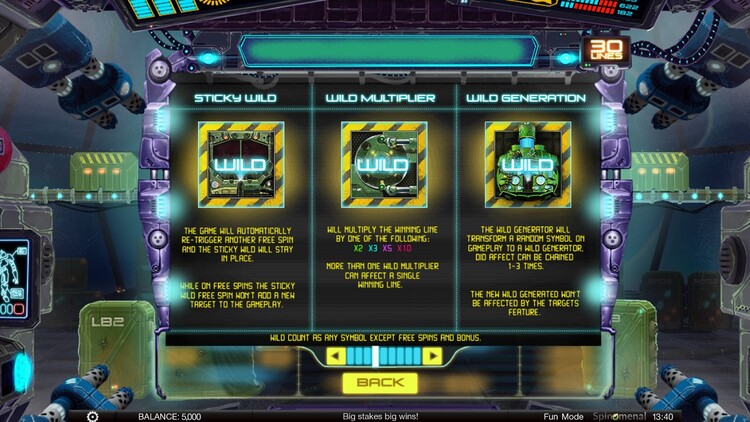Open settings with the gear icon
750x422 pixels.
point(93,416)
